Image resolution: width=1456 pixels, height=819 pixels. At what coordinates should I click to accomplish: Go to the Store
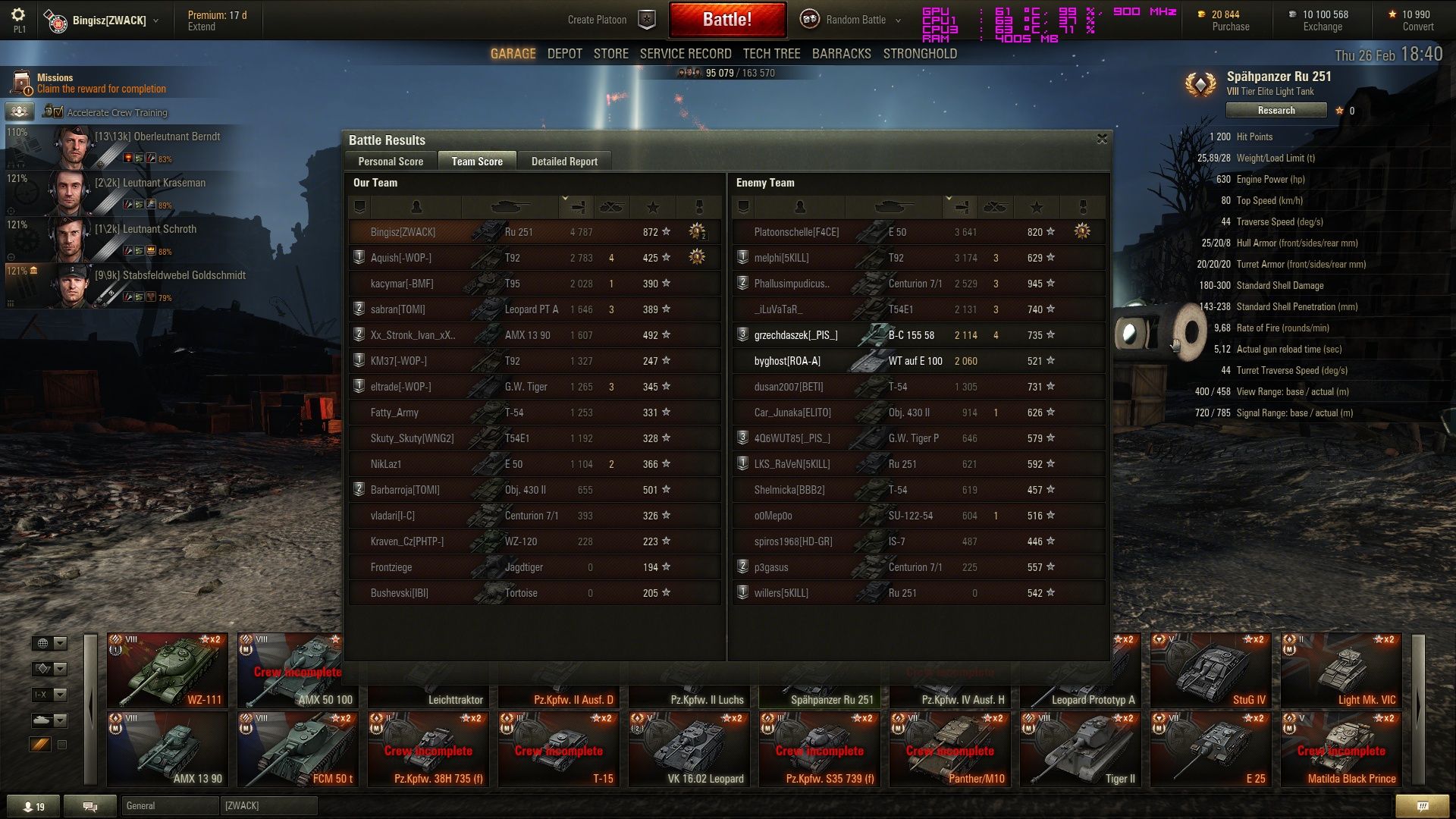(x=610, y=54)
